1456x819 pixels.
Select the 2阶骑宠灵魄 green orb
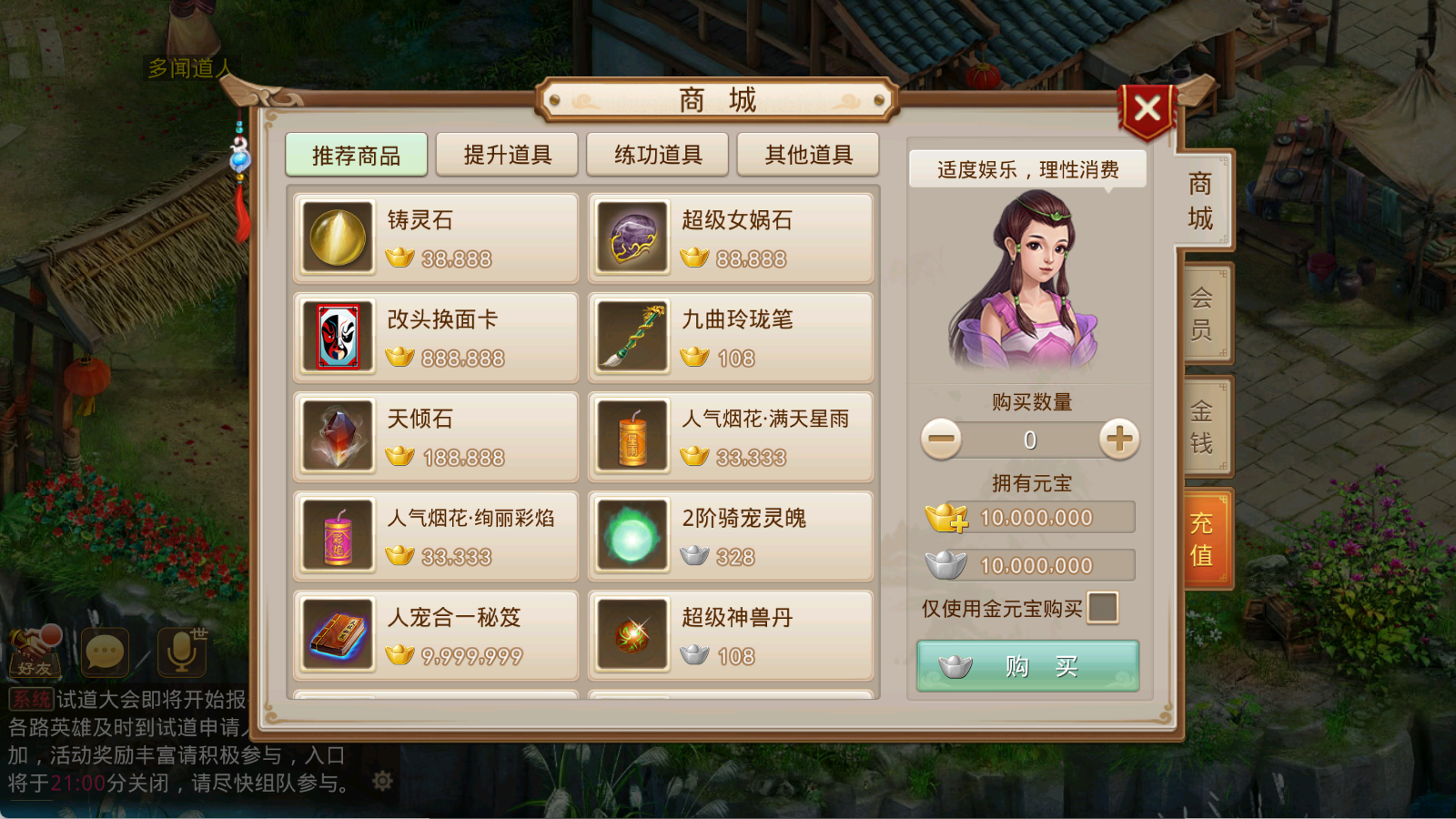click(632, 536)
